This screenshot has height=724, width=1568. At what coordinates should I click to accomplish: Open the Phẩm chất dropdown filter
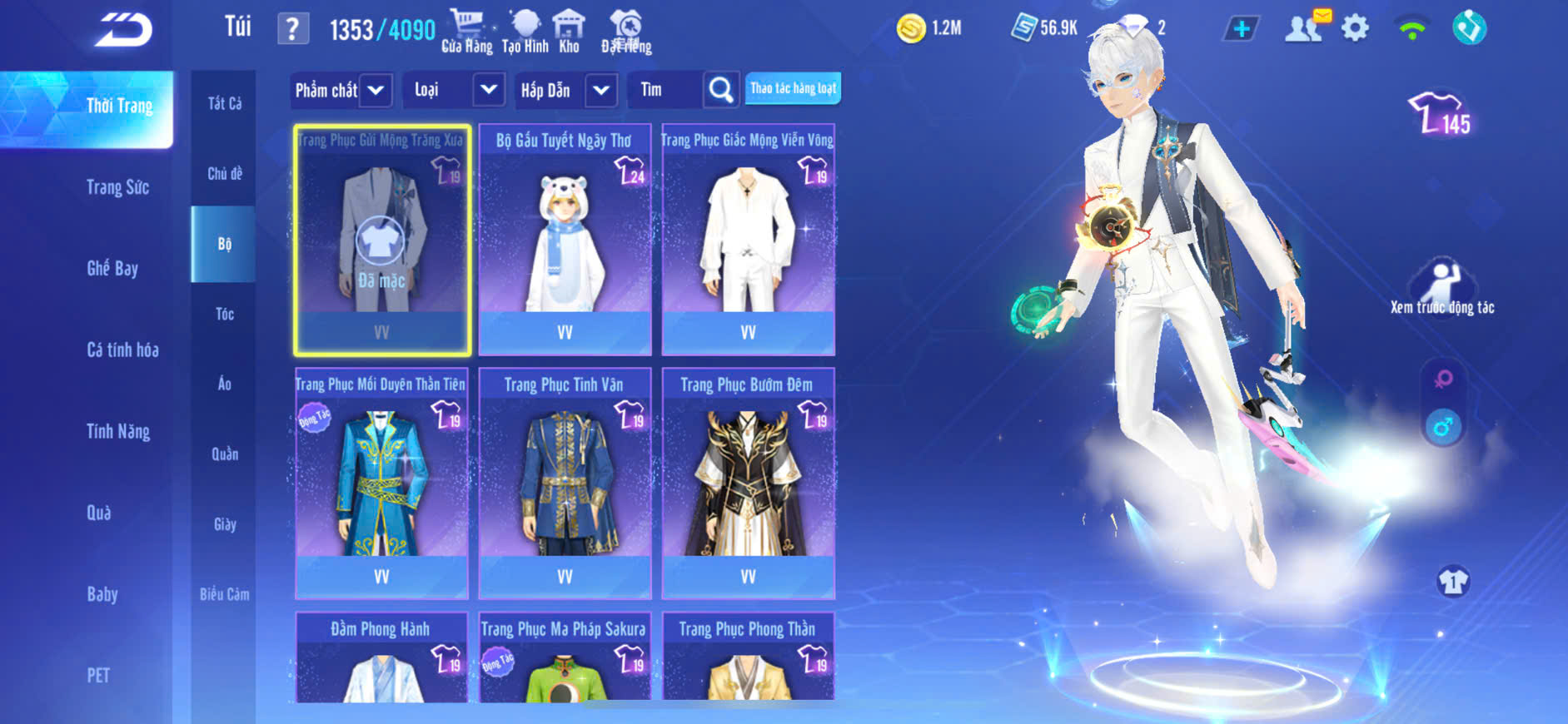coord(340,90)
